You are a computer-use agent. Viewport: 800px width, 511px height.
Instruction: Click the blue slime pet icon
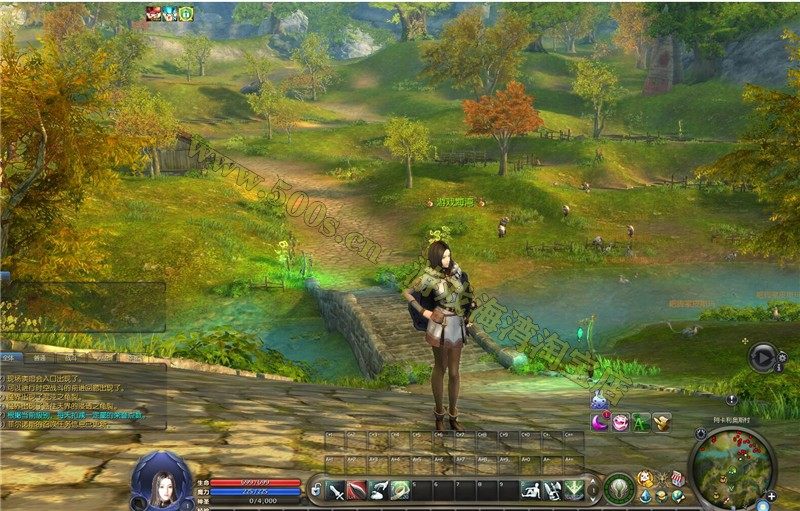tap(598, 400)
